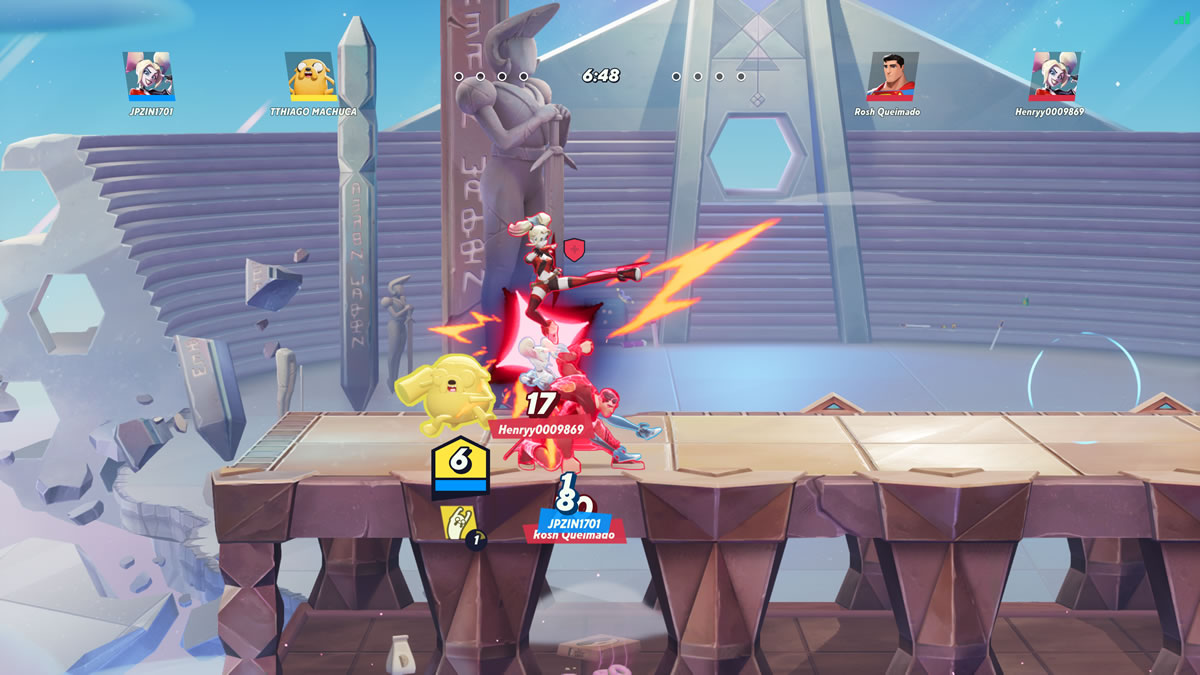Select JPZIN1701's Harley Quinn portrait
This screenshot has width=1200, height=675.
(151, 76)
